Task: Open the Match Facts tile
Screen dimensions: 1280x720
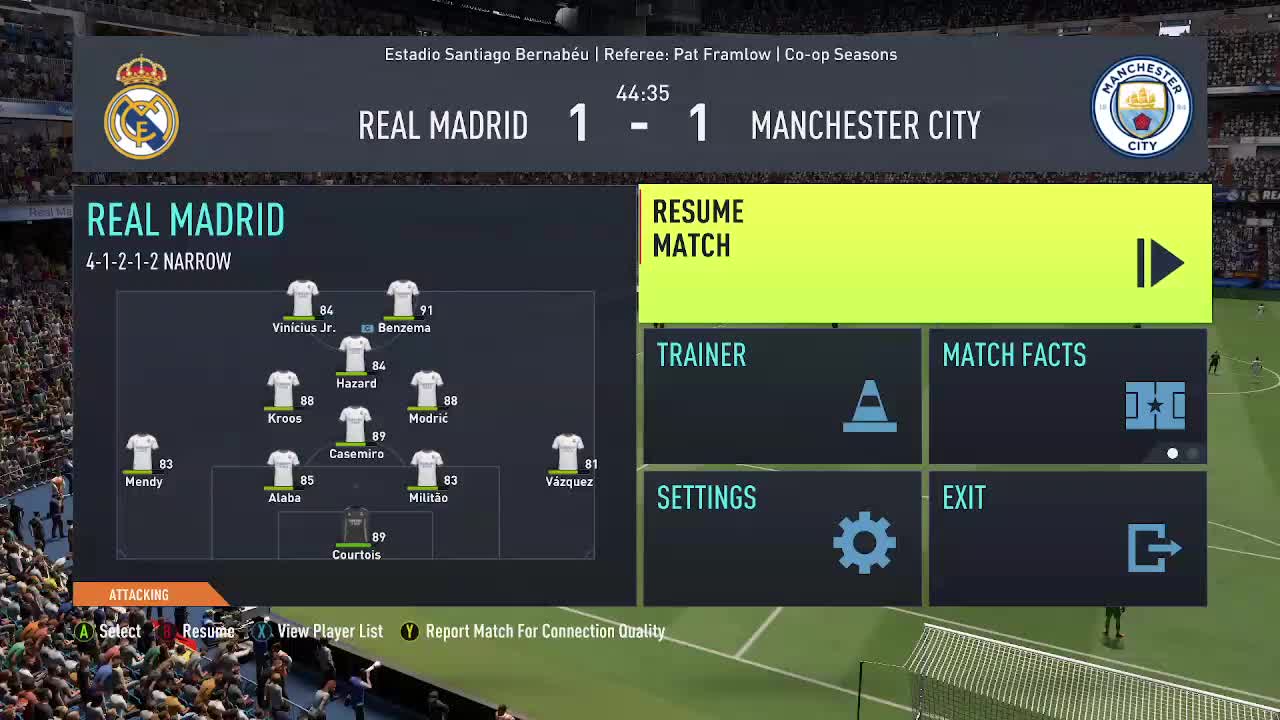Action: [1067, 396]
